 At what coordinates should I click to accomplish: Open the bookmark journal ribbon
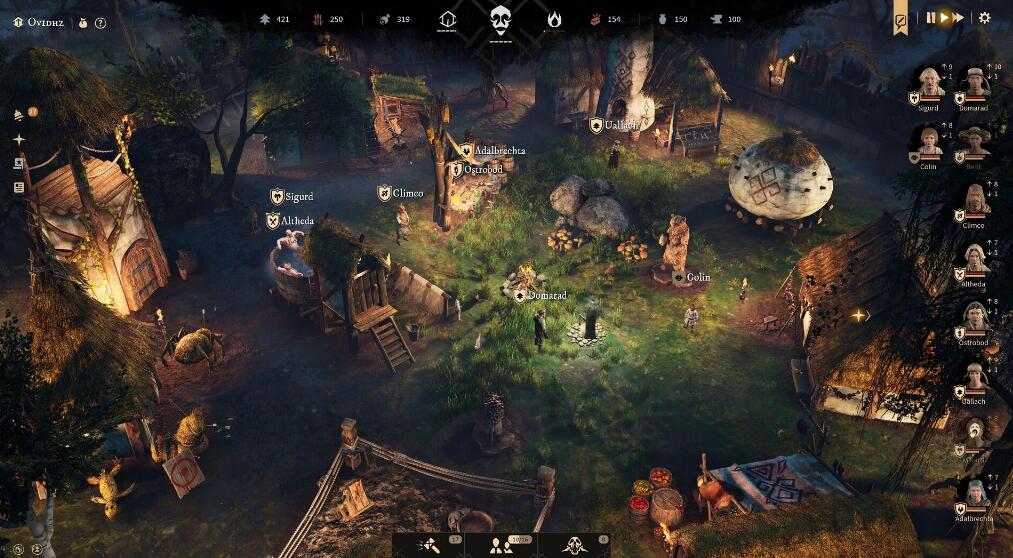900,18
